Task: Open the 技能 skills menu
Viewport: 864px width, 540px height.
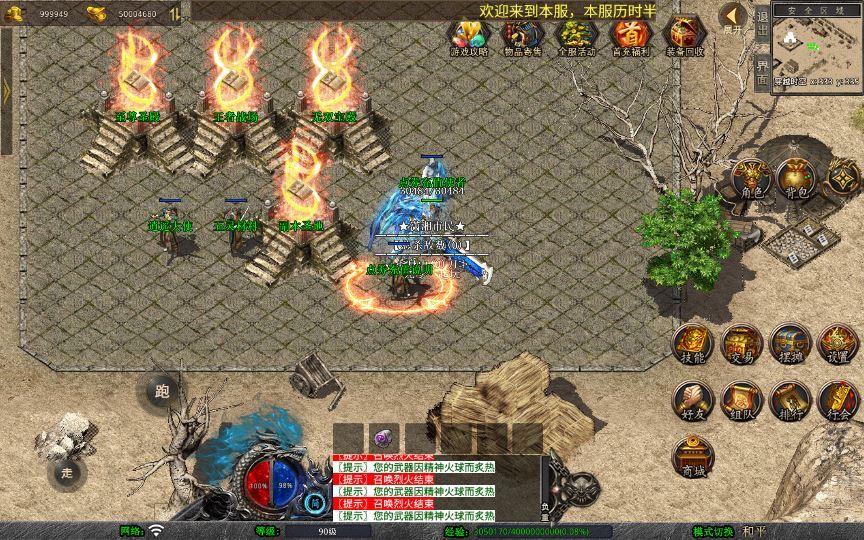Action: (692, 344)
